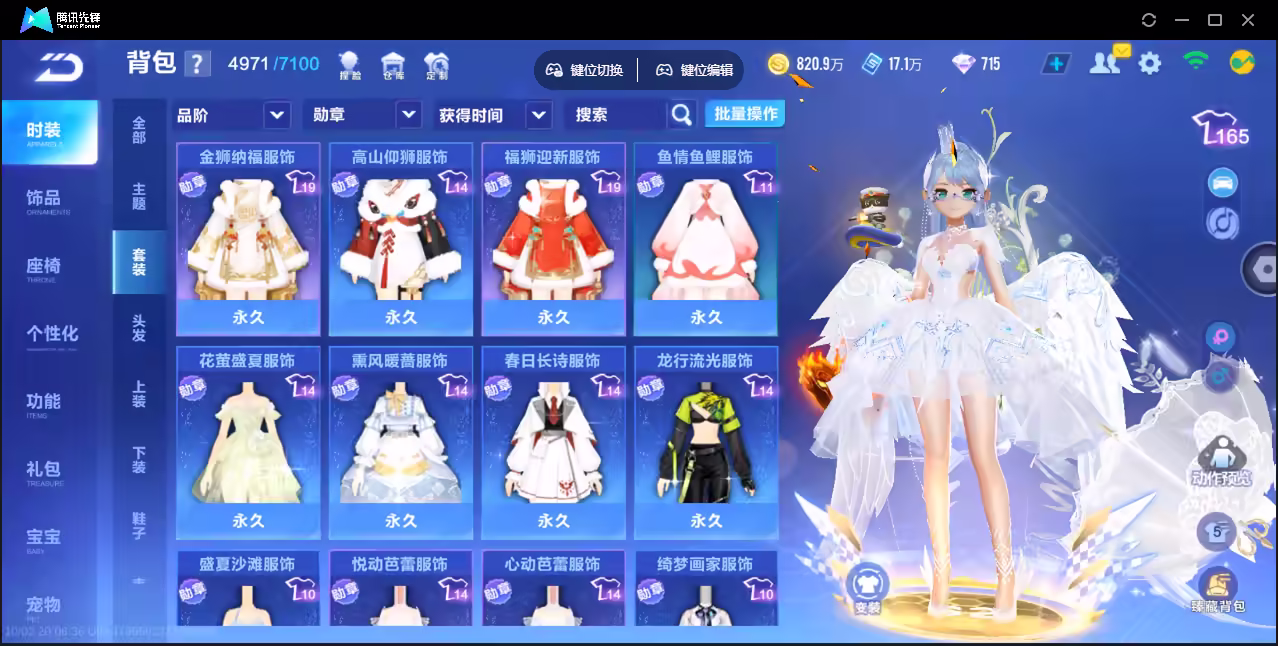Viewport: 1278px width, 646px height.
Task: Choose the 春日长诗服饰 outfit
Action: [x=553, y=442]
